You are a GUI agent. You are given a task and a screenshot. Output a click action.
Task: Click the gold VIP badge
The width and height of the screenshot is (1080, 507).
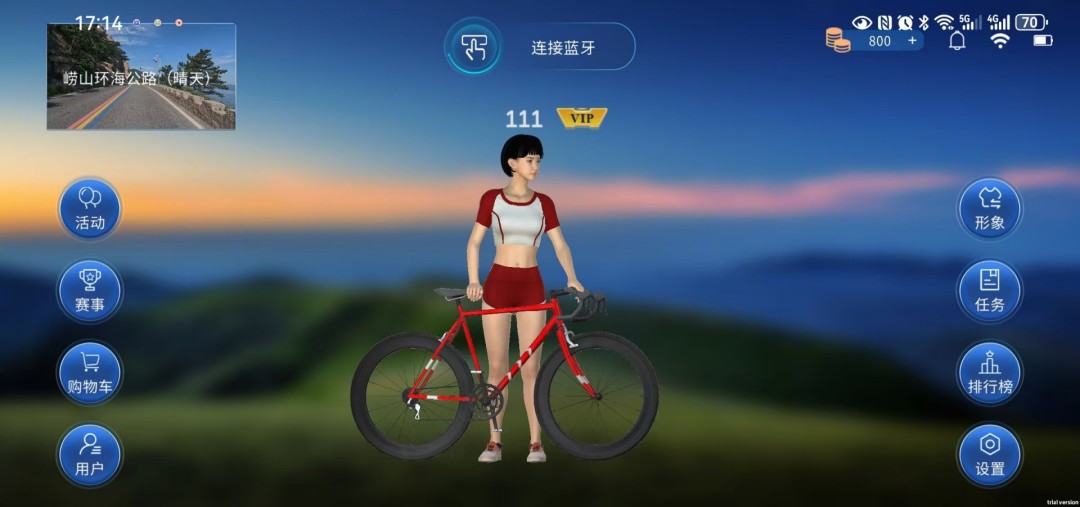582,119
